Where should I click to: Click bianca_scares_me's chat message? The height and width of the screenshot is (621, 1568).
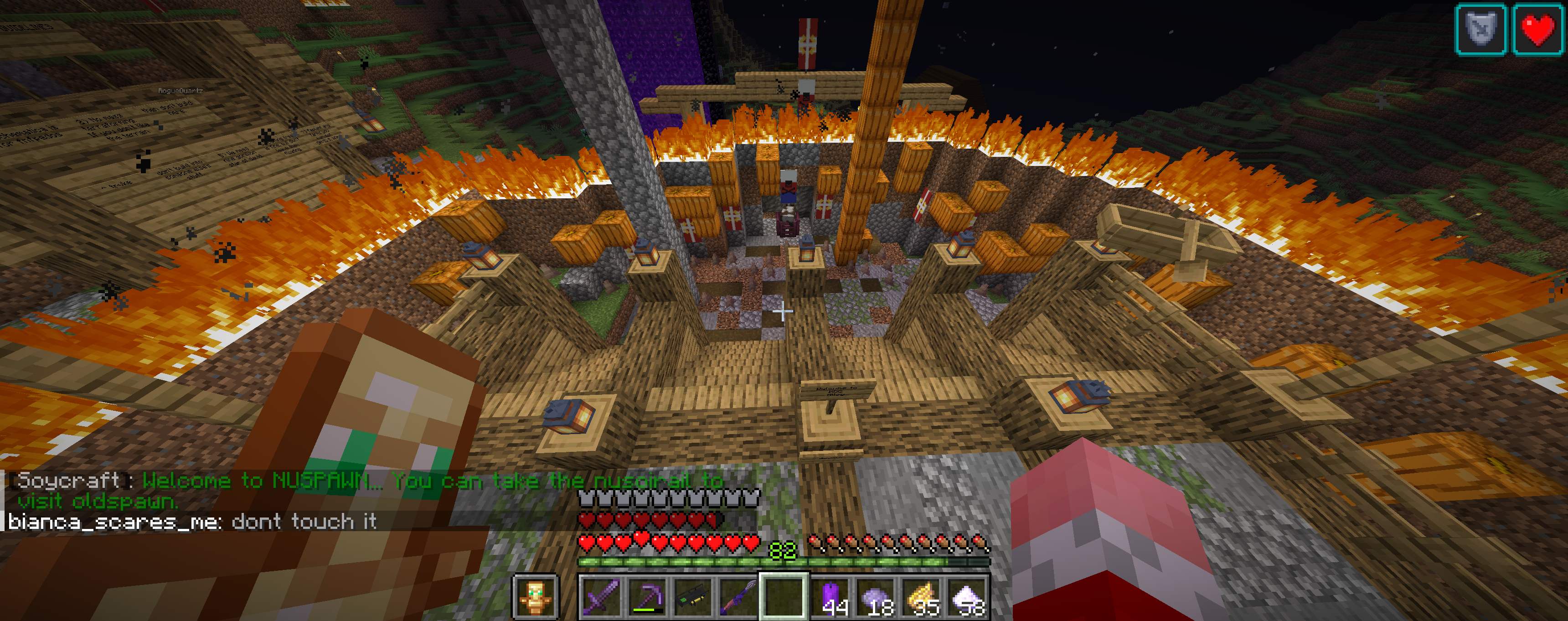(x=192, y=522)
